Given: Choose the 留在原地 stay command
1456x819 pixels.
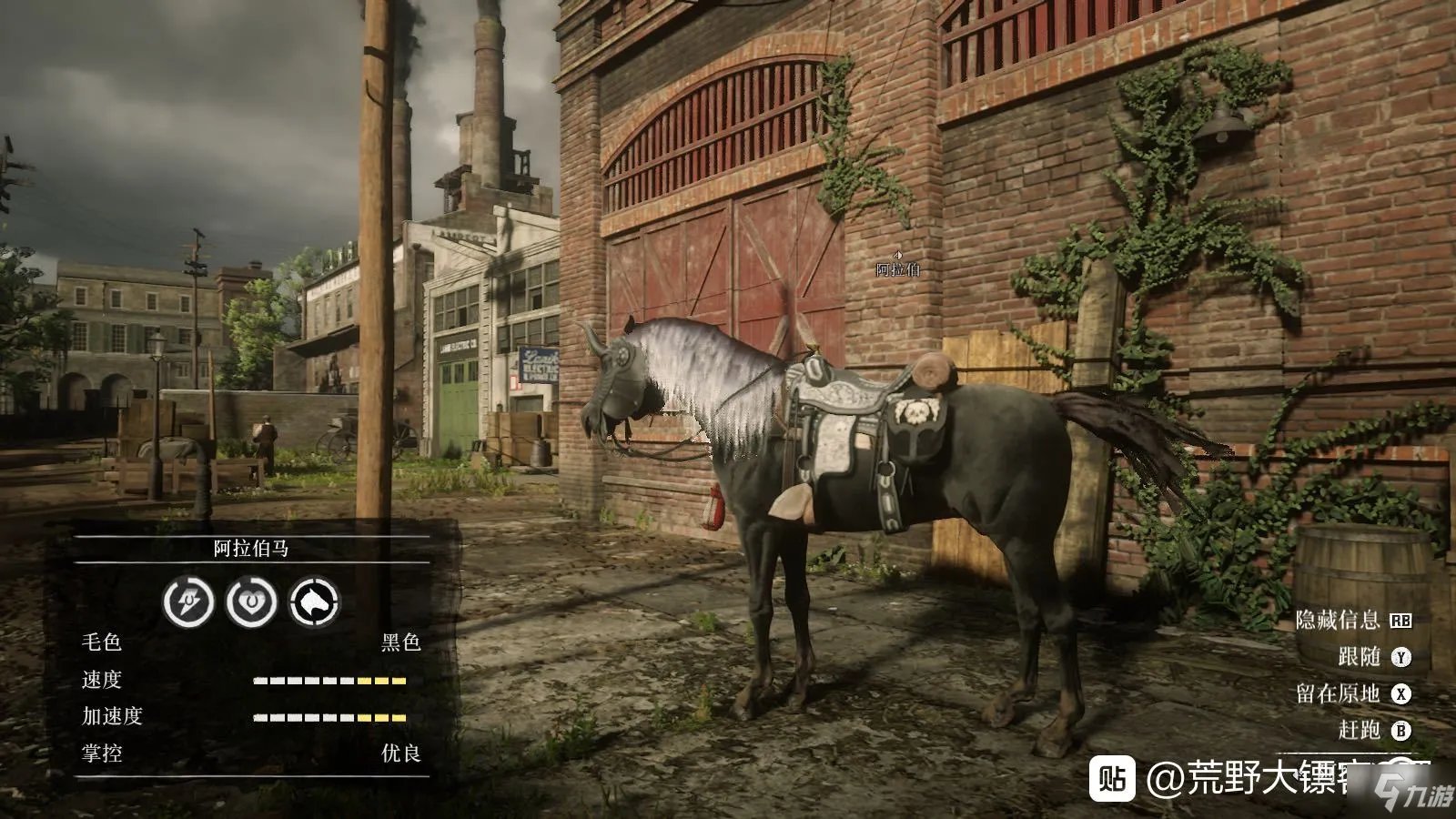Looking at the screenshot, I should pos(1352,693).
